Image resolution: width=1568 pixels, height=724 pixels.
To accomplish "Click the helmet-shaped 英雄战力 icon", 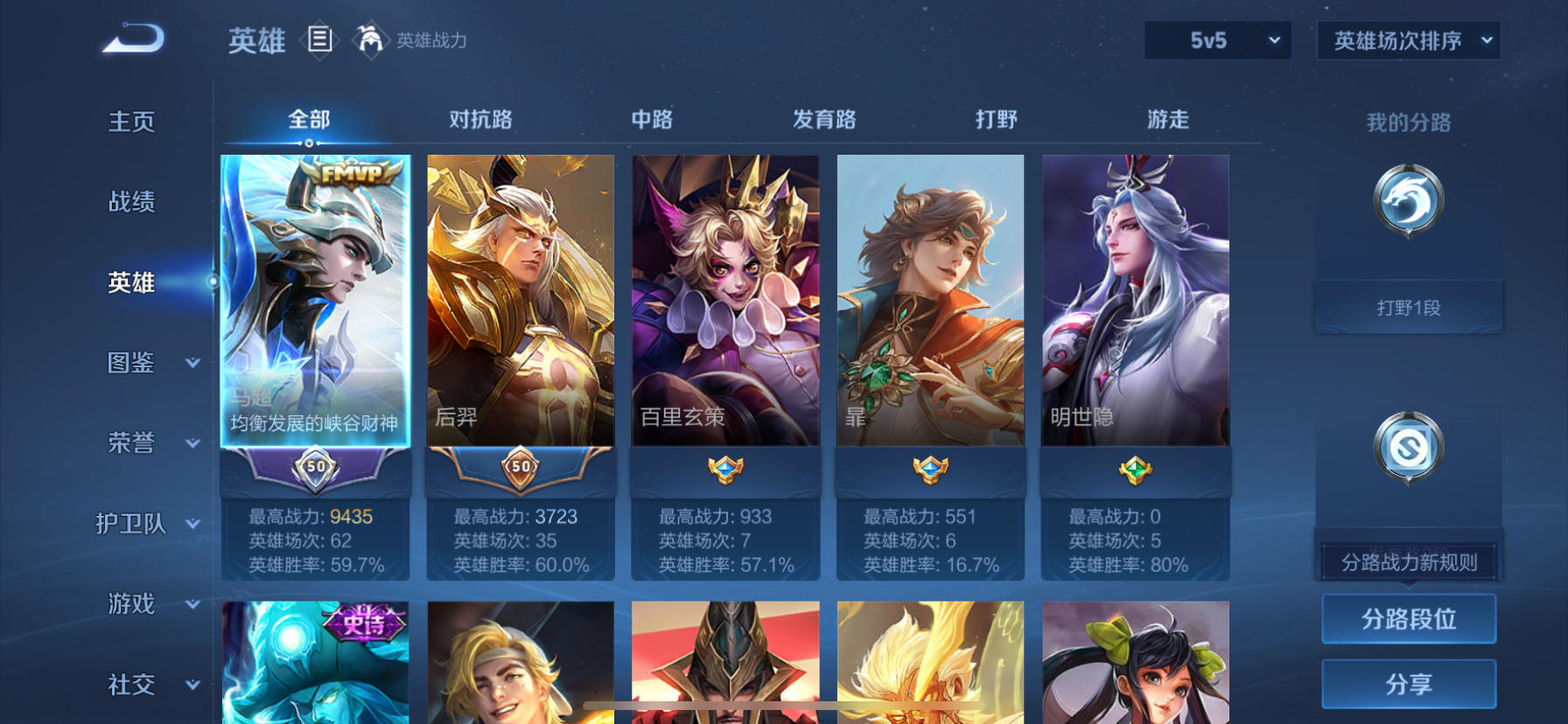I will (x=371, y=40).
